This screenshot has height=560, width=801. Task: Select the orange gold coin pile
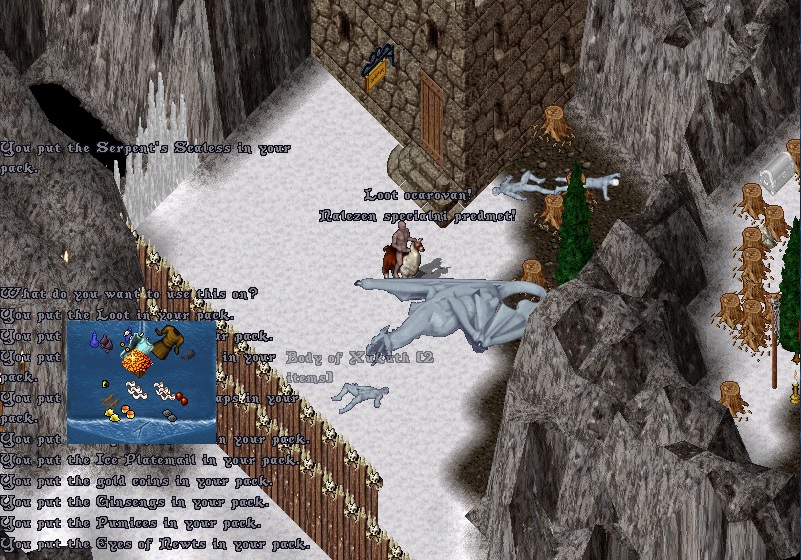coord(137,362)
